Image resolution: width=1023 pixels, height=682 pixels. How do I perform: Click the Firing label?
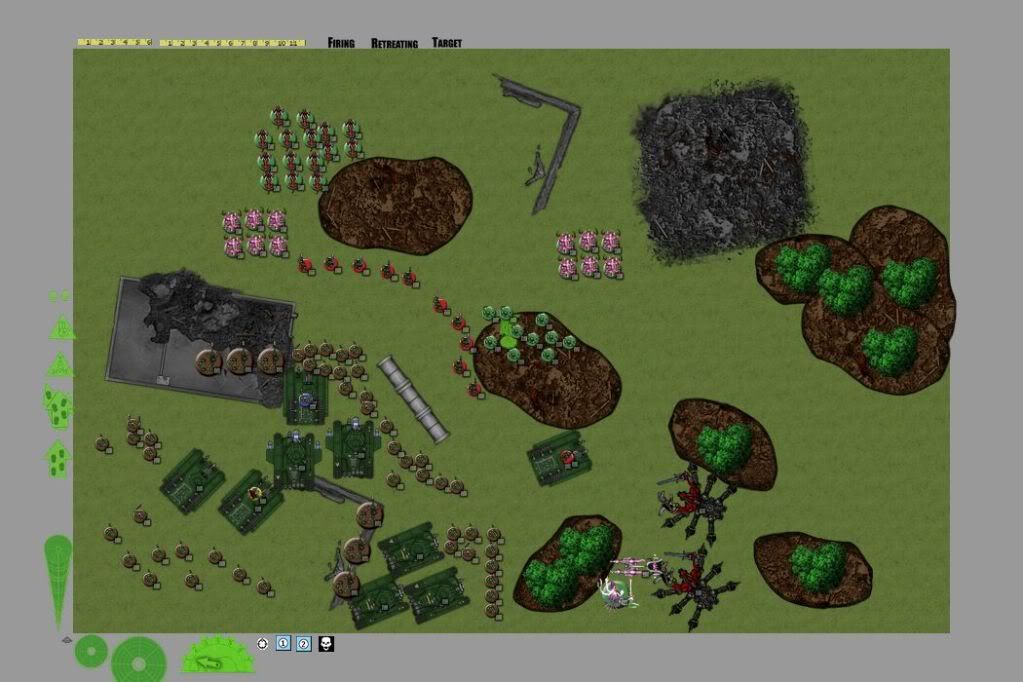pyautogui.click(x=341, y=43)
